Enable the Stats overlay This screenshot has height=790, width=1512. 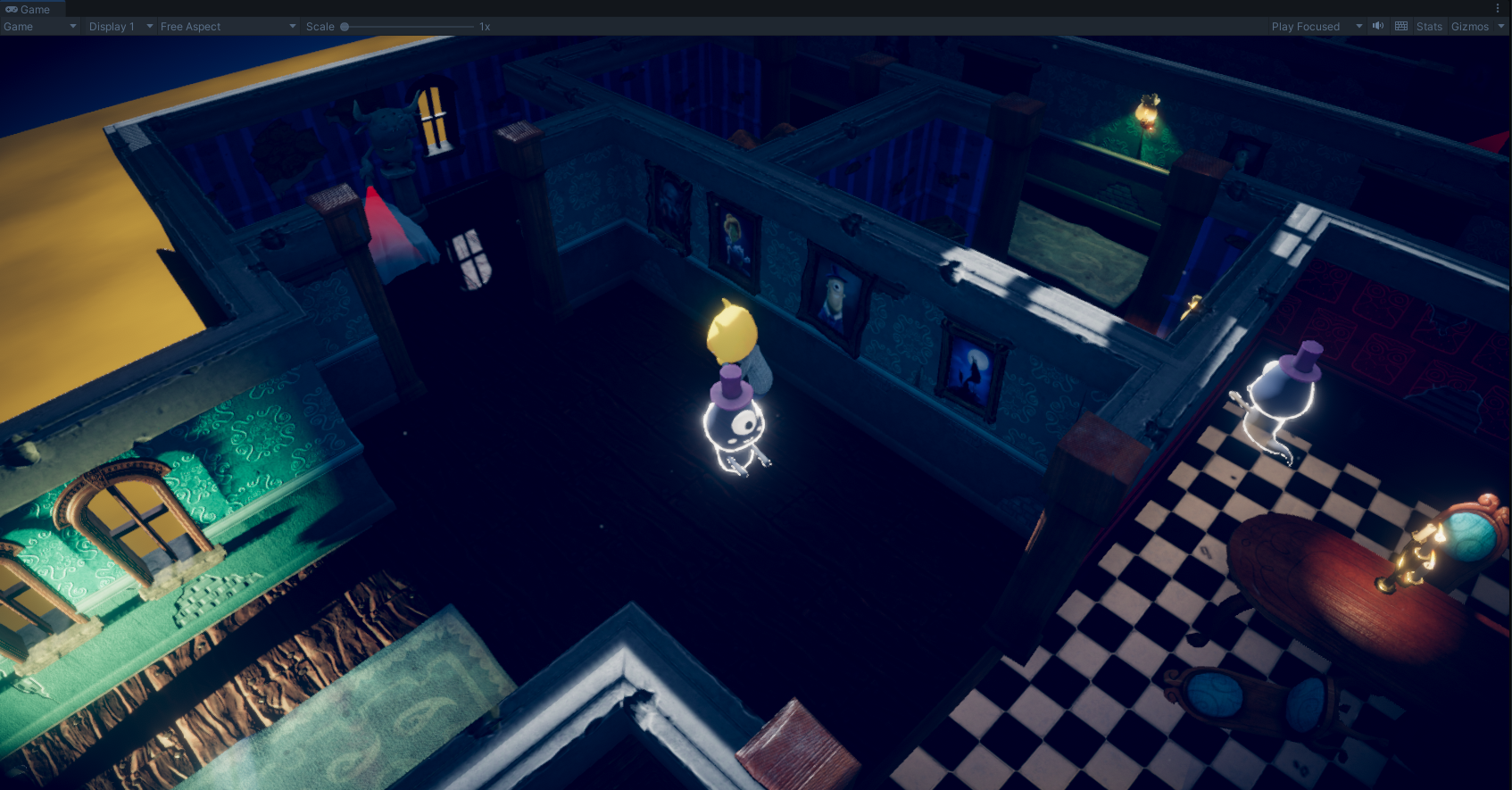click(x=1429, y=26)
